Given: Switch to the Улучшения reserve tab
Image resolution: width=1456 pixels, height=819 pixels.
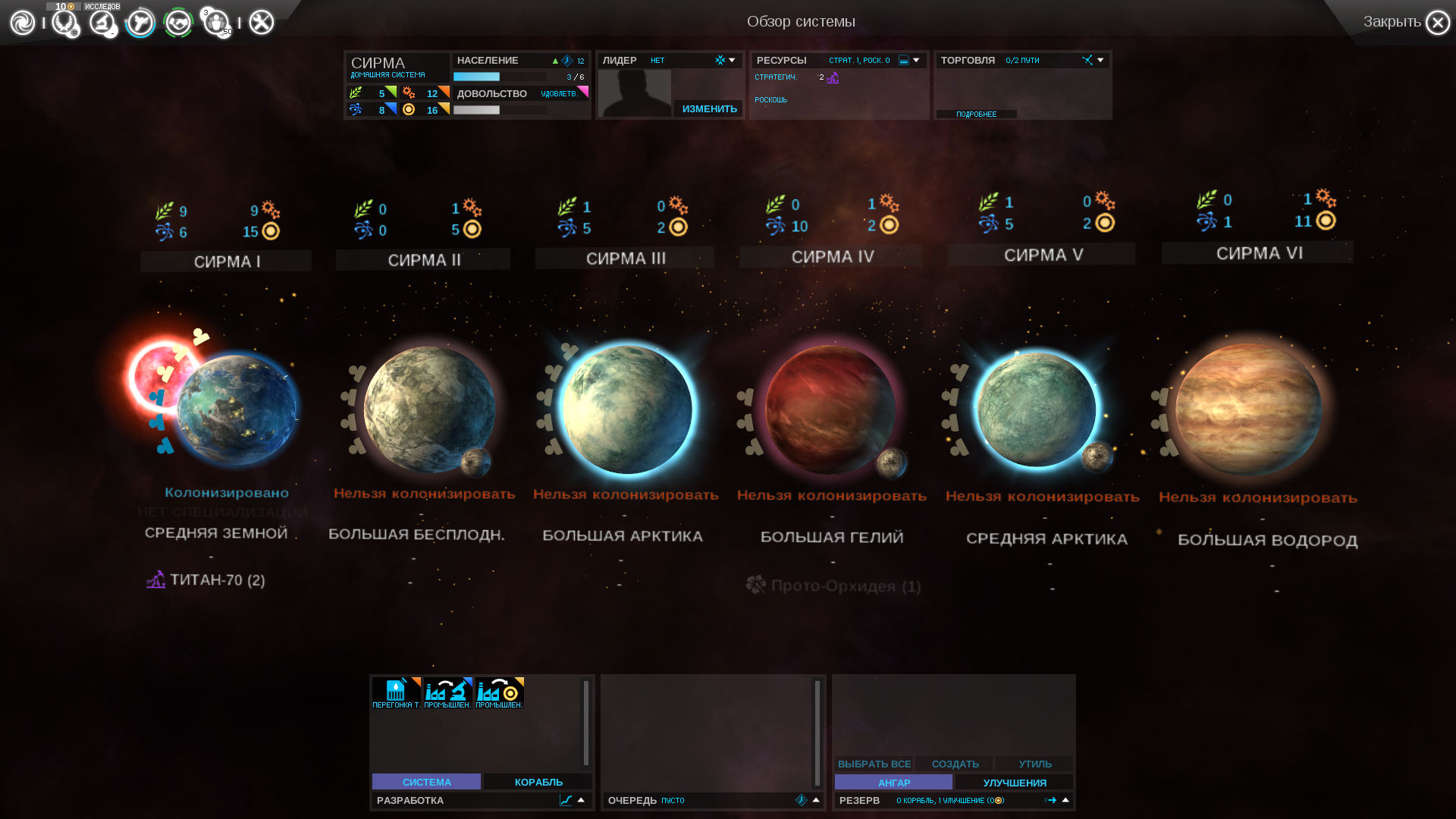Looking at the screenshot, I should (1014, 783).
